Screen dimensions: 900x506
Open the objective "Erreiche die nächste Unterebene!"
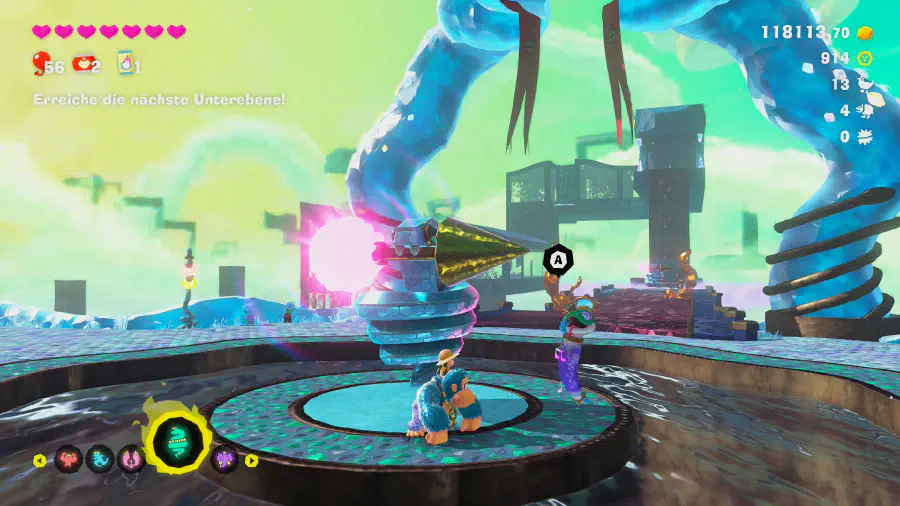[x=159, y=99]
